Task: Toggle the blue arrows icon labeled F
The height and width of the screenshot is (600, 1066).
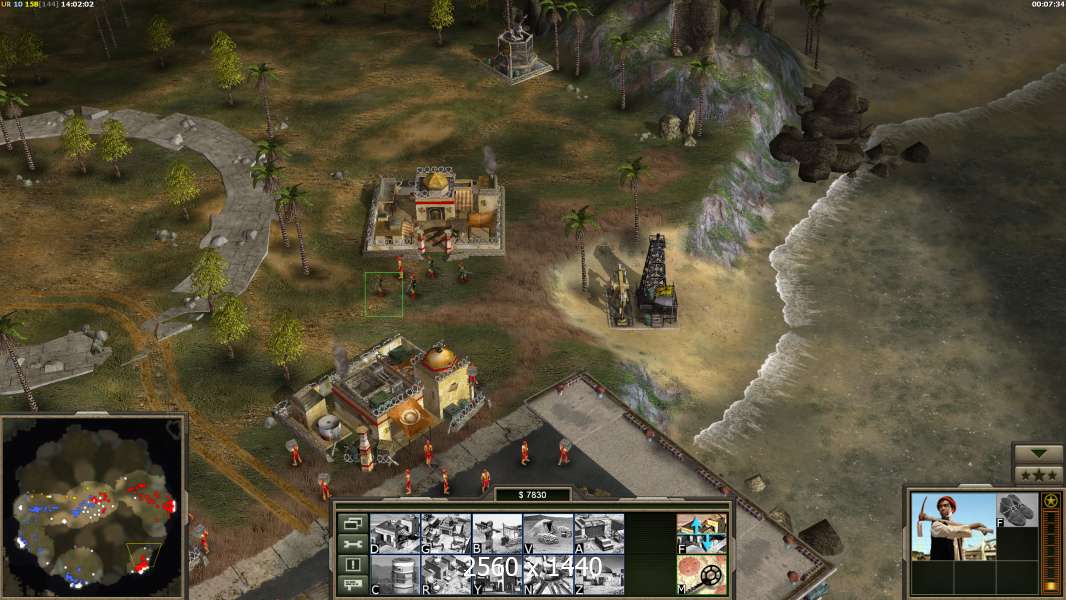Action: pyautogui.click(x=701, y=533)
